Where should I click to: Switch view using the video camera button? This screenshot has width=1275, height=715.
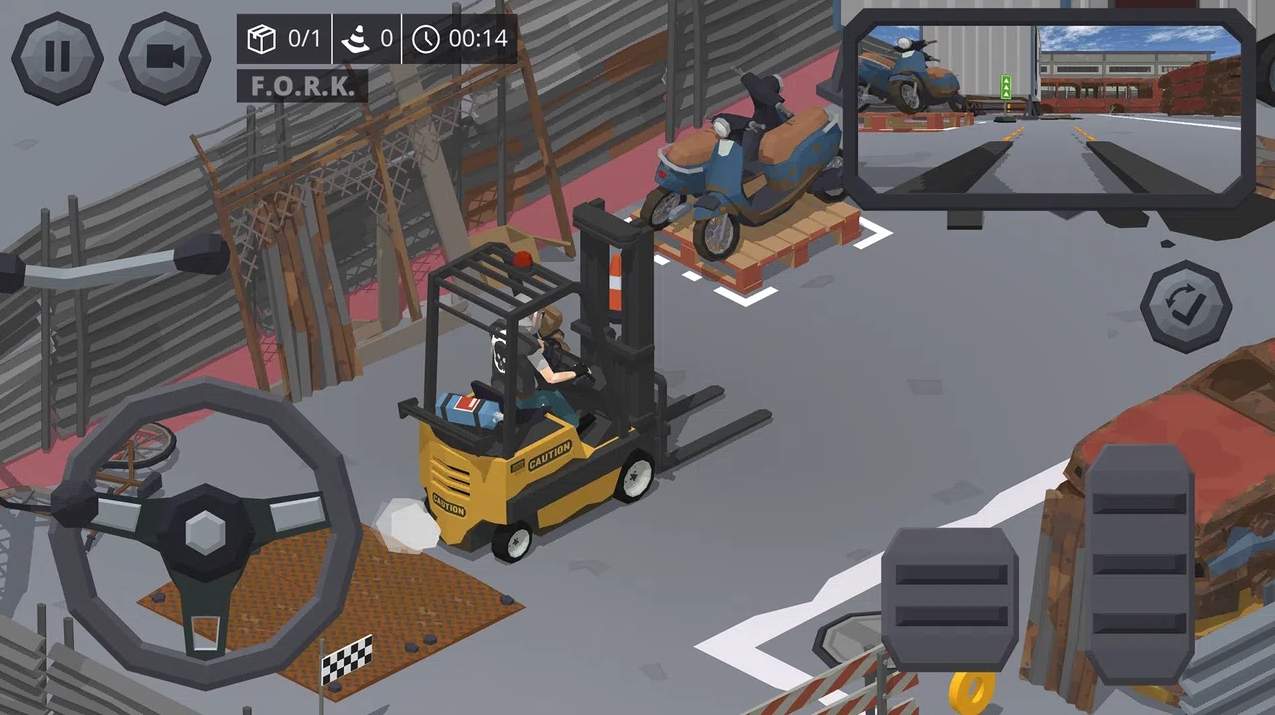pyautogui.click(x=165, y=57)
